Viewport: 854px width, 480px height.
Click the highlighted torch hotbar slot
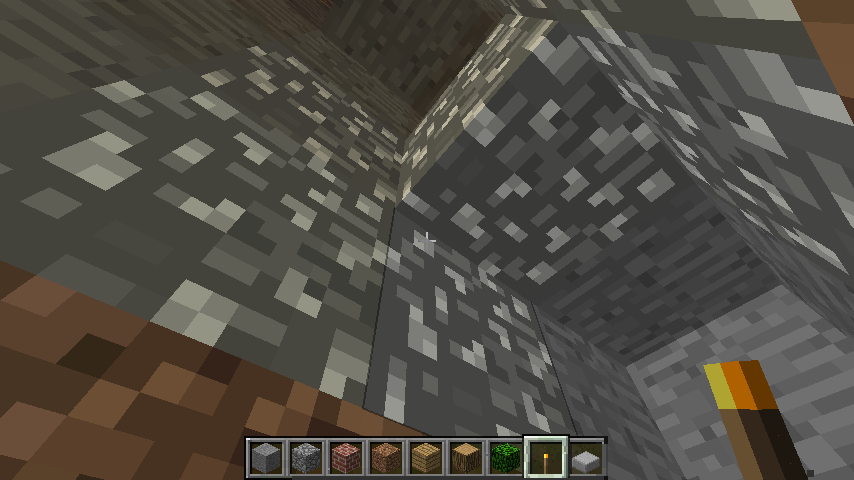tap(546, 458)
